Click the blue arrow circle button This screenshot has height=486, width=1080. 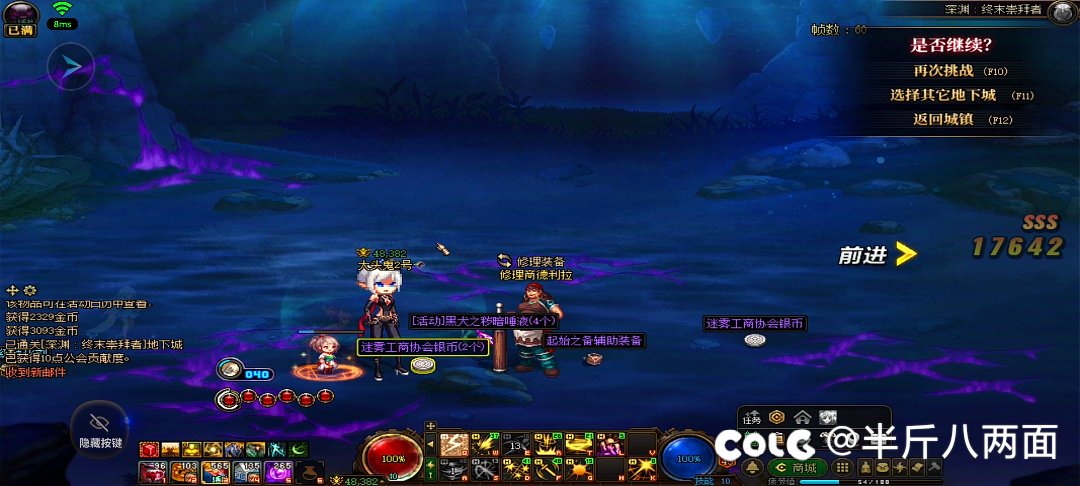pyautogui.click(x=71, y=67)
